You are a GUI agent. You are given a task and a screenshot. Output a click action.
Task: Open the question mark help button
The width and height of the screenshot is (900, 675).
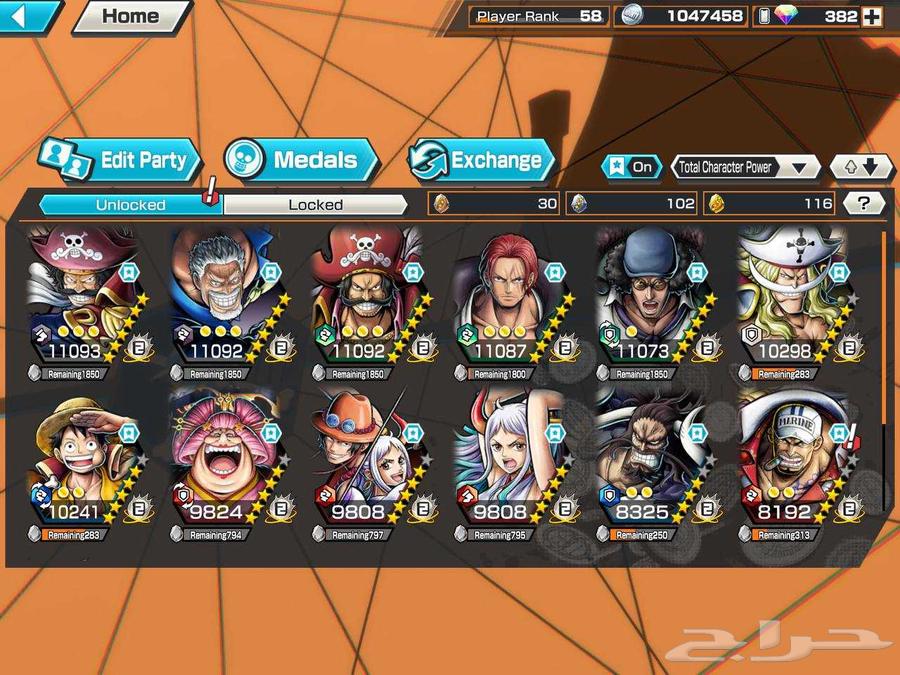pos(864,204)
